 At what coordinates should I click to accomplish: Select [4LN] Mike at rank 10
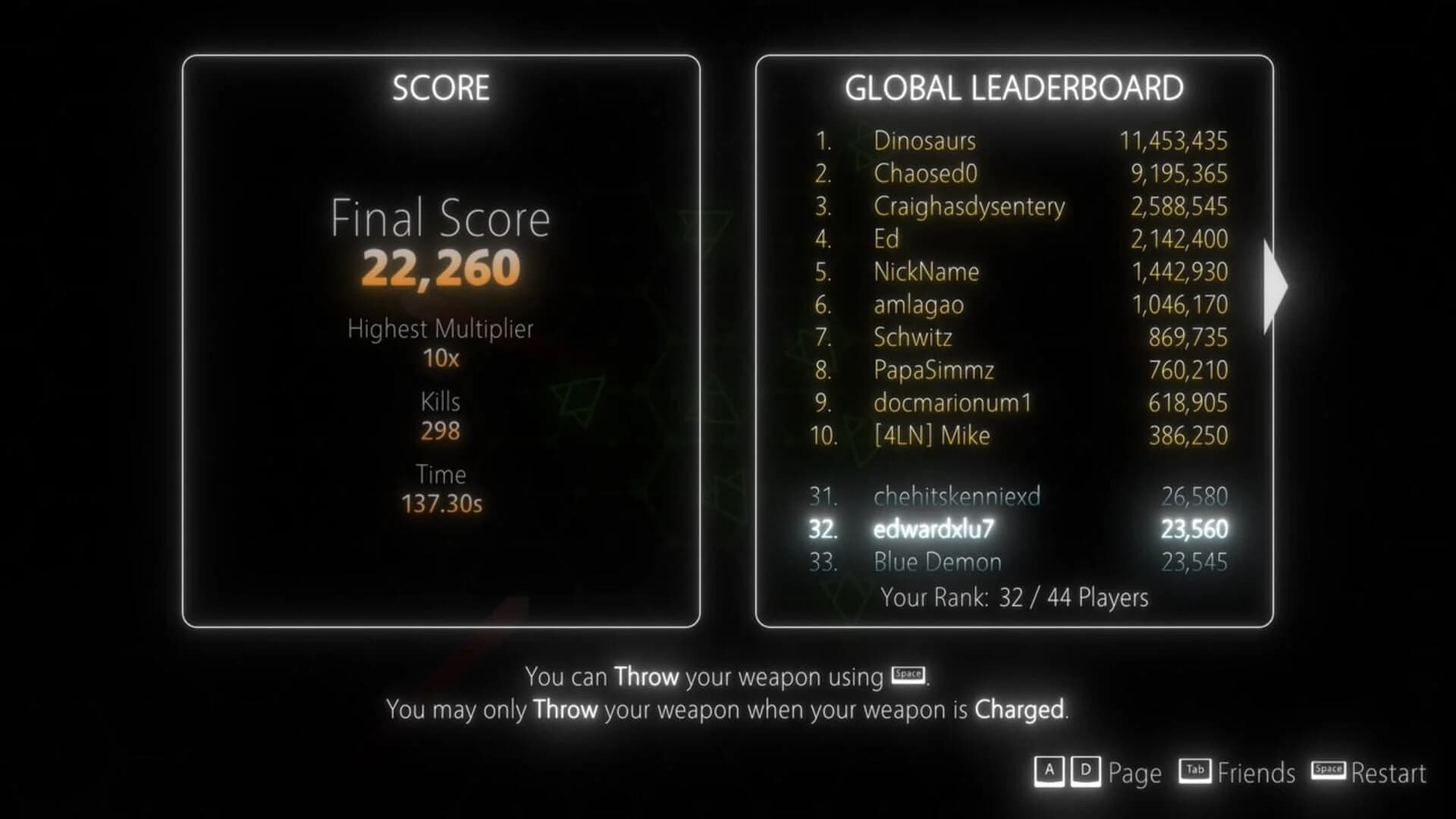point(931,435)
